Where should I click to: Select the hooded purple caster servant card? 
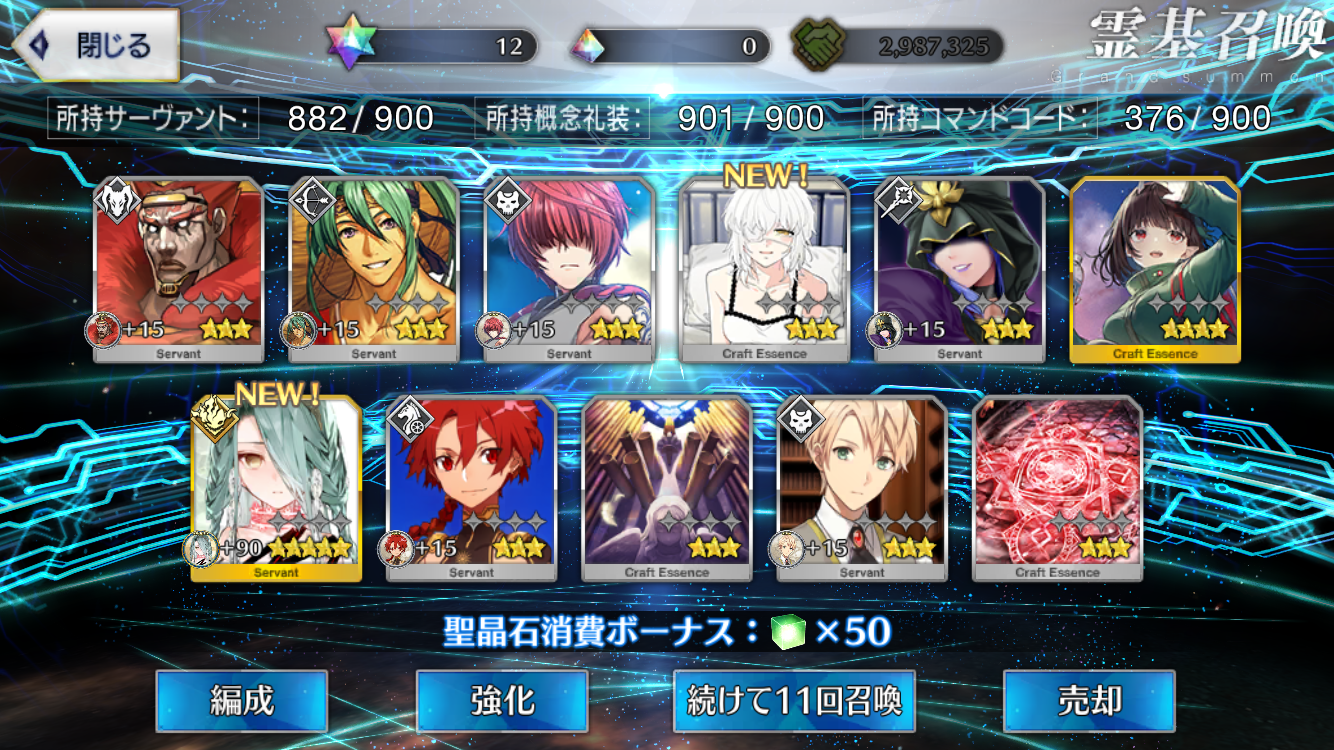click(960, 268)
